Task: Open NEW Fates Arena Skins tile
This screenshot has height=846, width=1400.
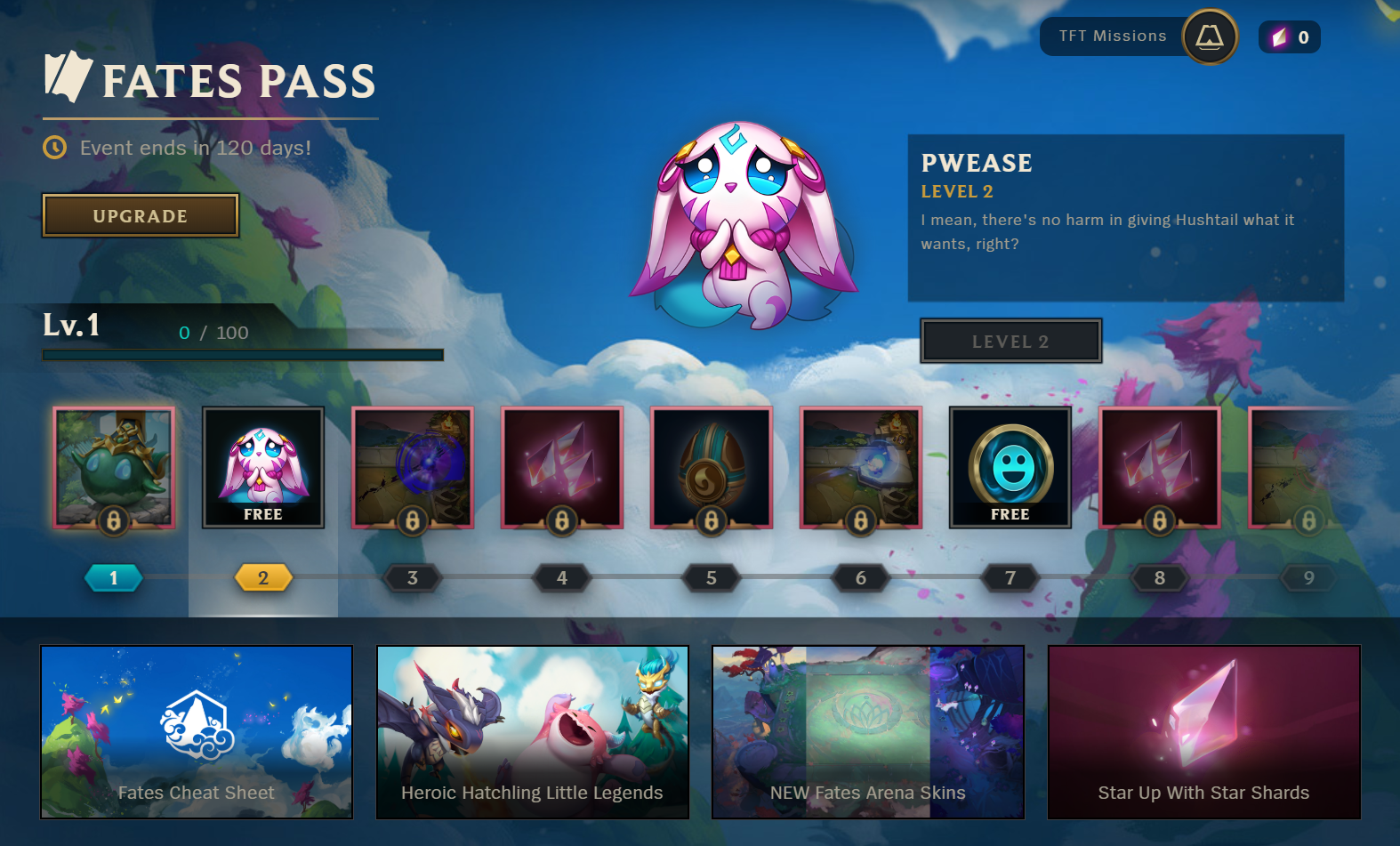Action: pos(868,731)
